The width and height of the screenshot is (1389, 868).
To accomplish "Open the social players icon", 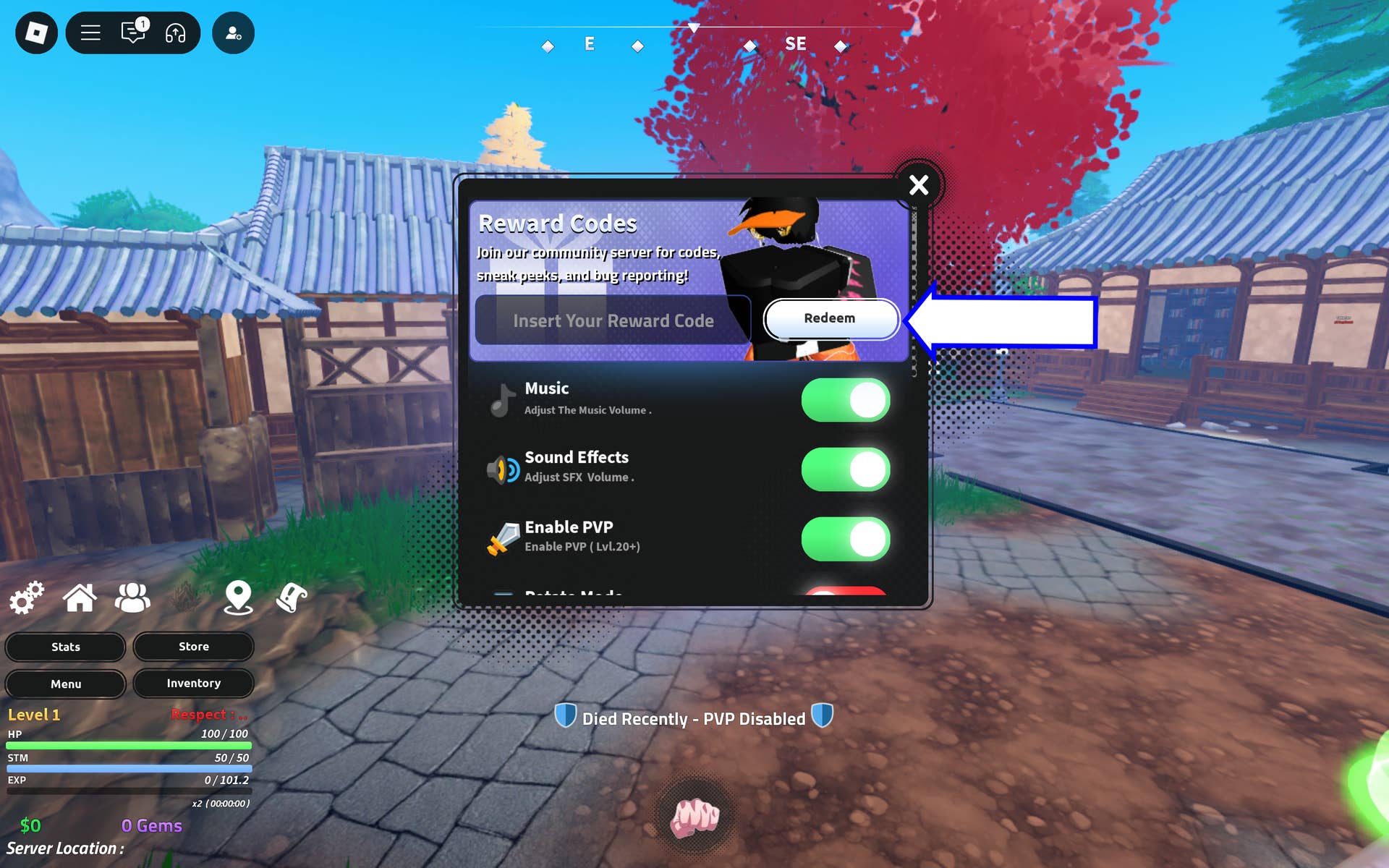I will tap(132, 597).
